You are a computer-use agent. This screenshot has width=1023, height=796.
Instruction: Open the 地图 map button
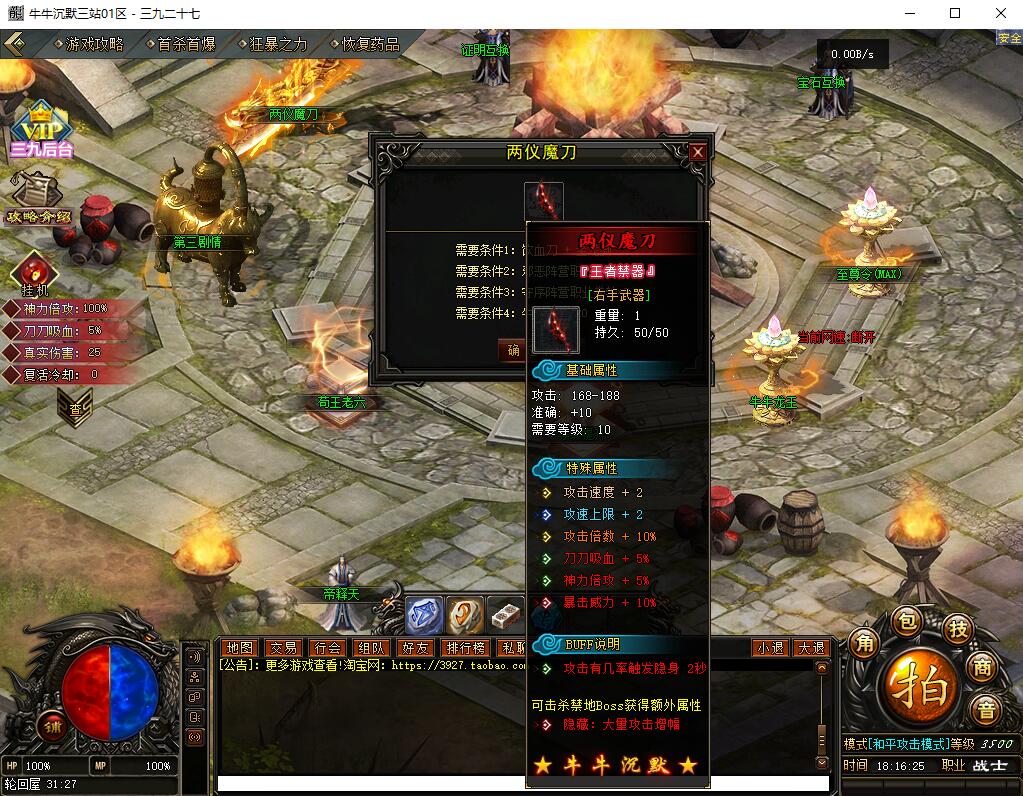point(240,648)
